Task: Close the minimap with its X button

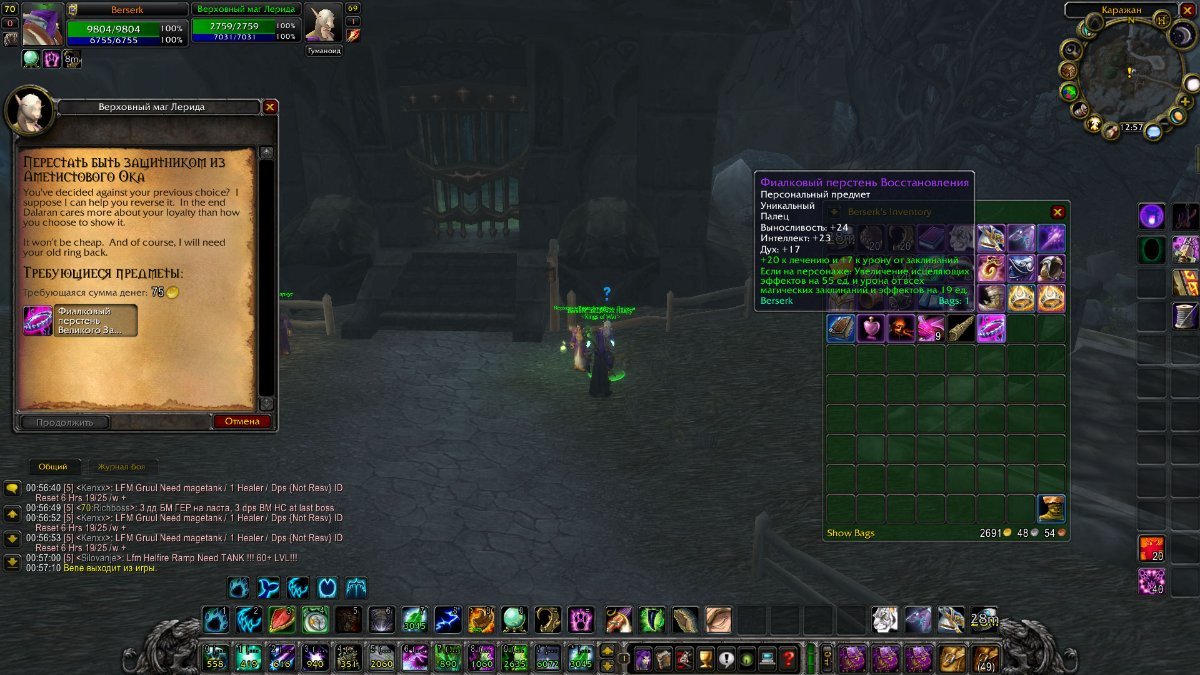Action: pos(1188,10)
